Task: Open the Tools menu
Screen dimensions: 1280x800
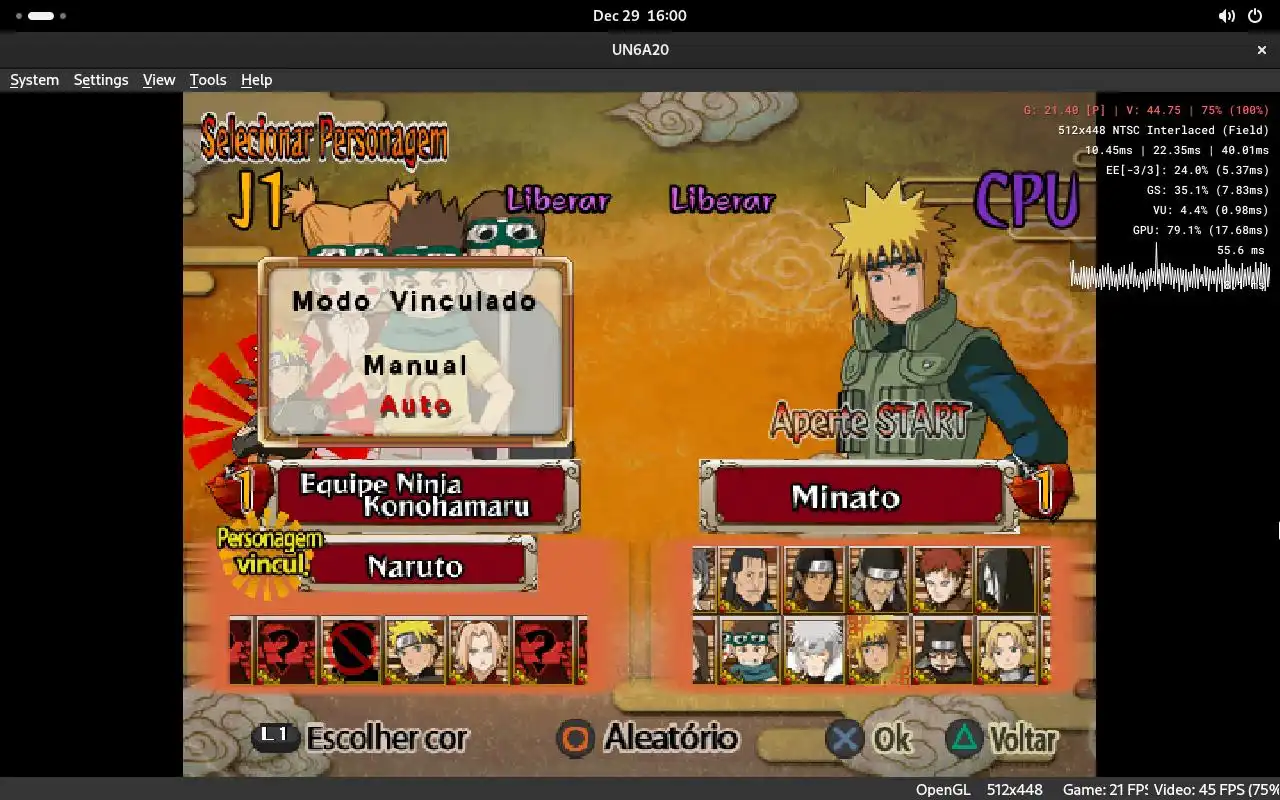Action: point(208,80)
